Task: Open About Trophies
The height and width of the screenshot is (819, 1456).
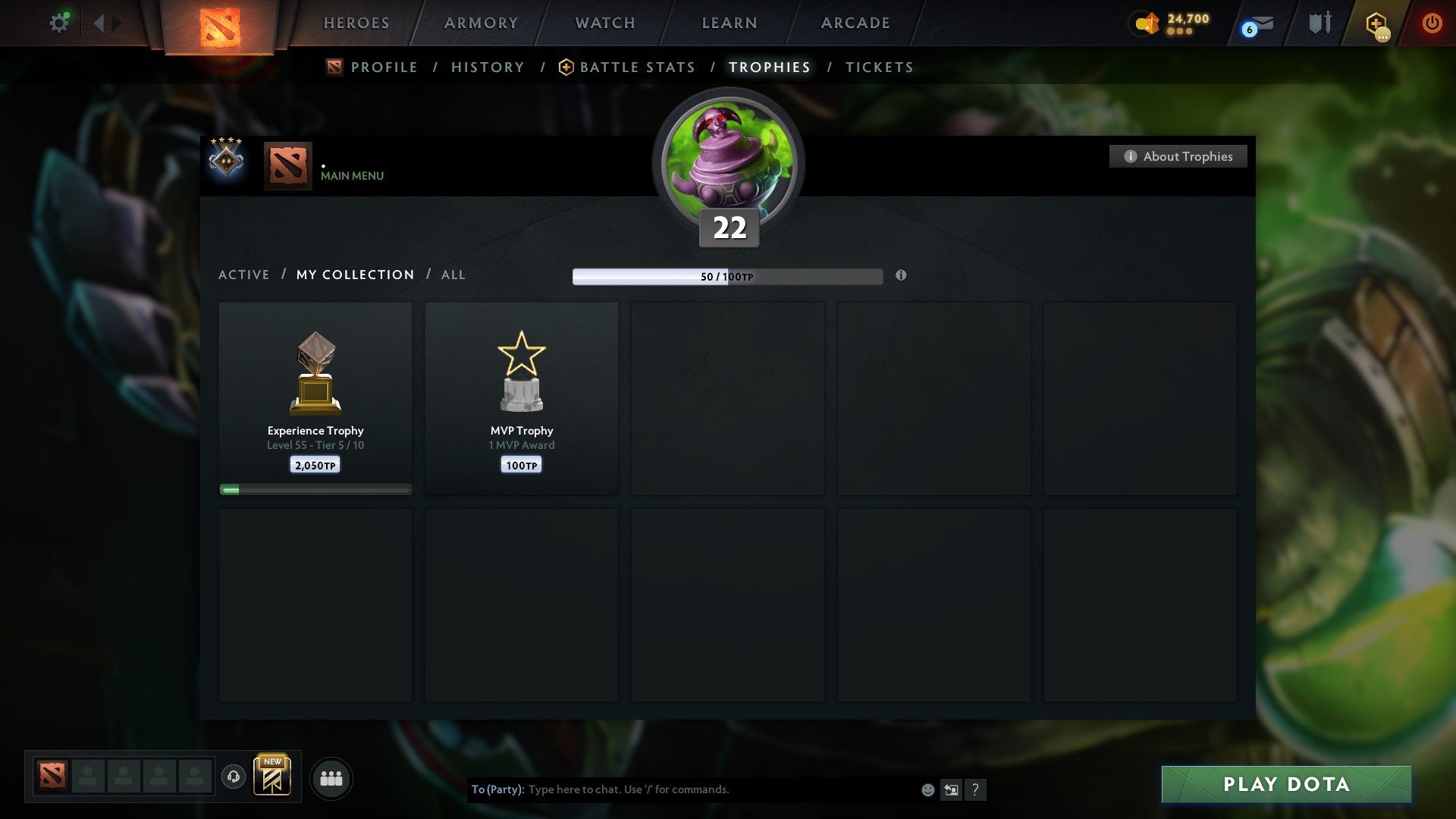Action: [1178, 156]
